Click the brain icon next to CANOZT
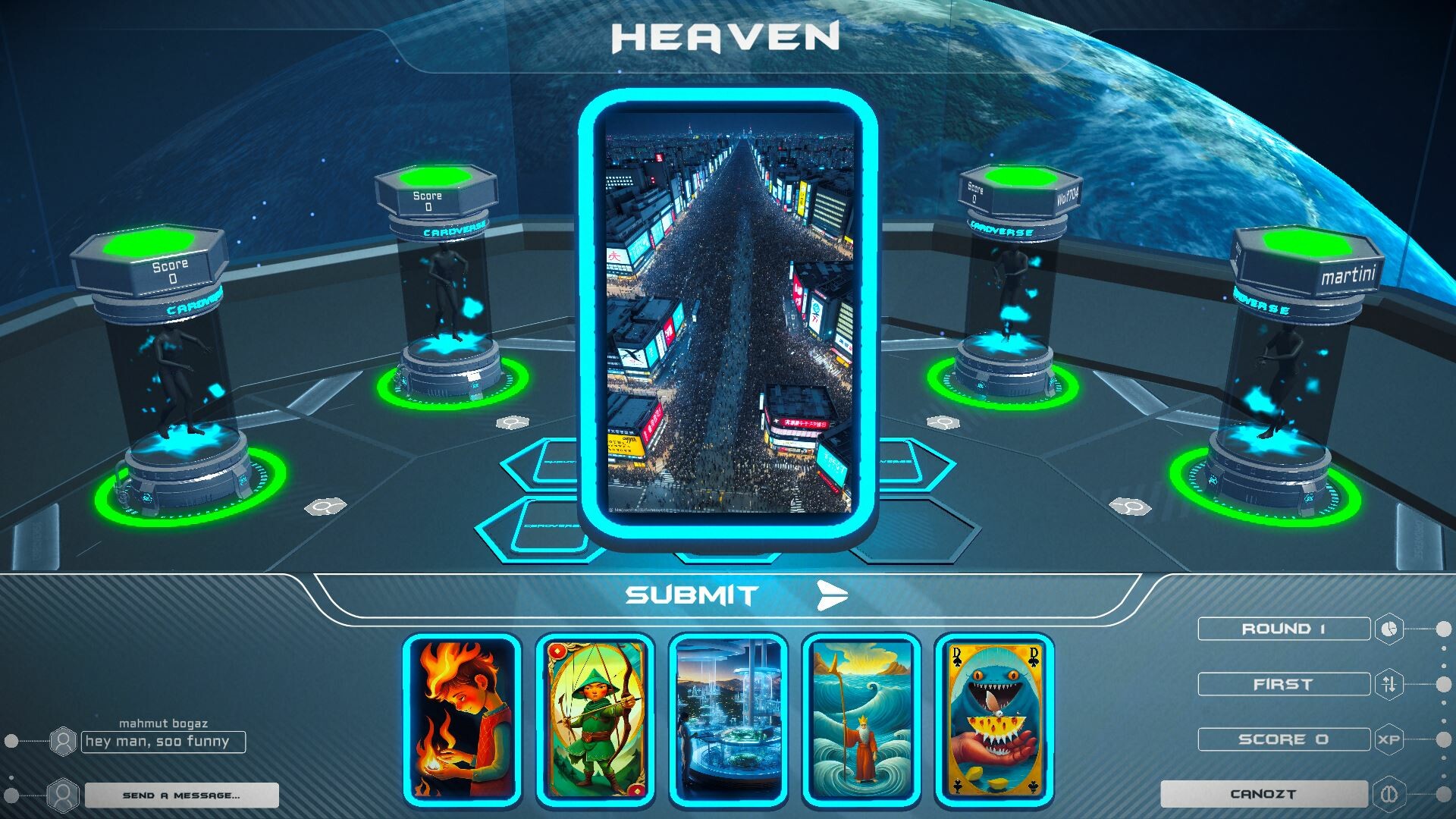Viewport: 1456px width, 819px height. [1390, 795]
